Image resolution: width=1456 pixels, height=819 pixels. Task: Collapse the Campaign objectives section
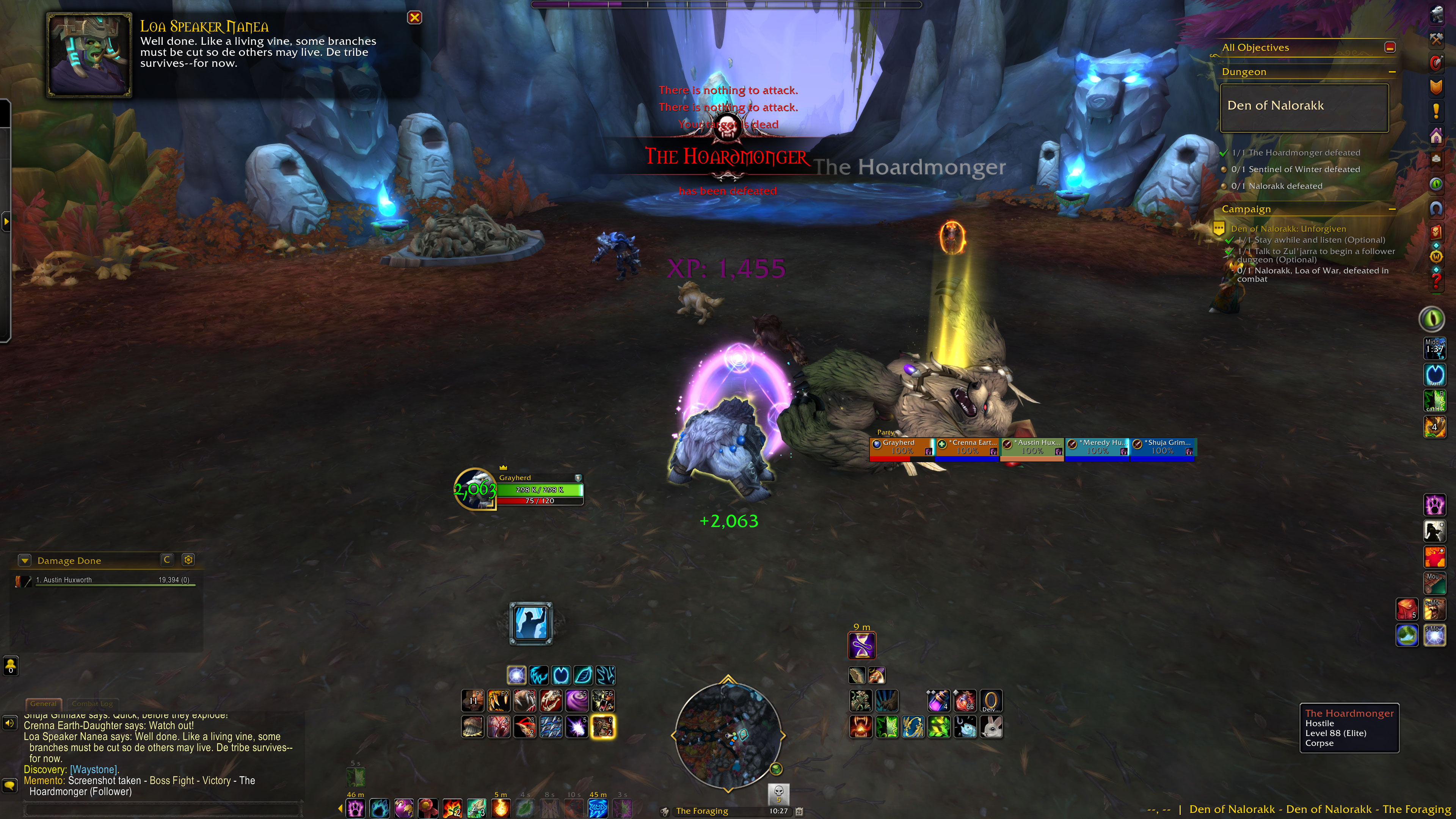tap(1392, 209)
